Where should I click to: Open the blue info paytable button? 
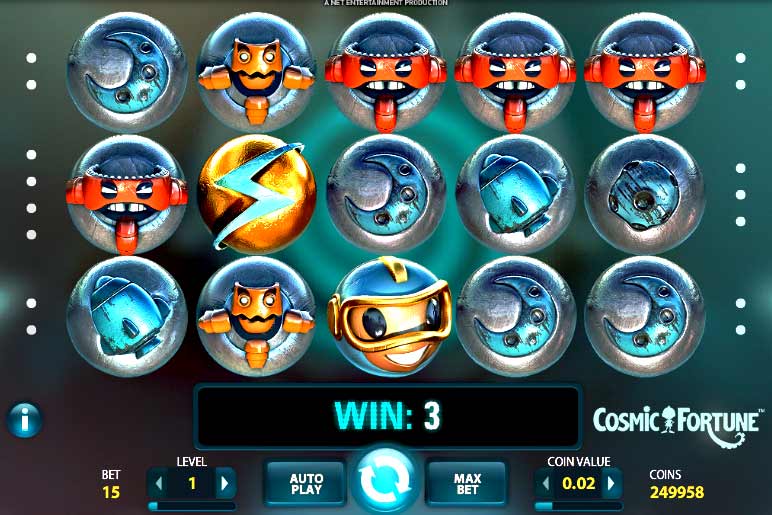point(24,420)
